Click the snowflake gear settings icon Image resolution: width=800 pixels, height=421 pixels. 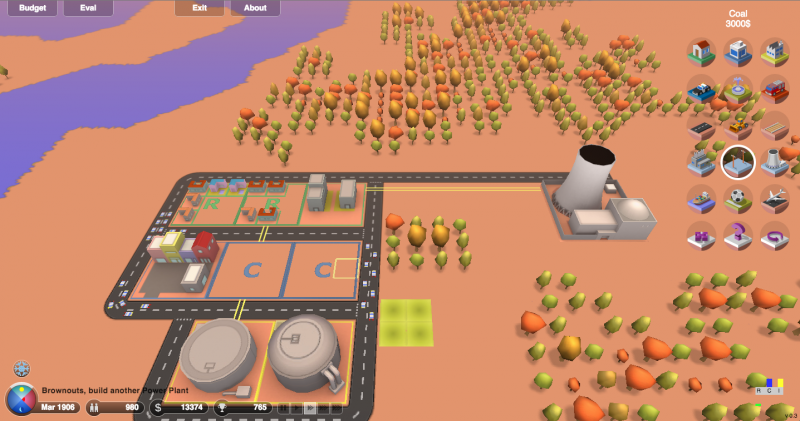tap(21, 370)
